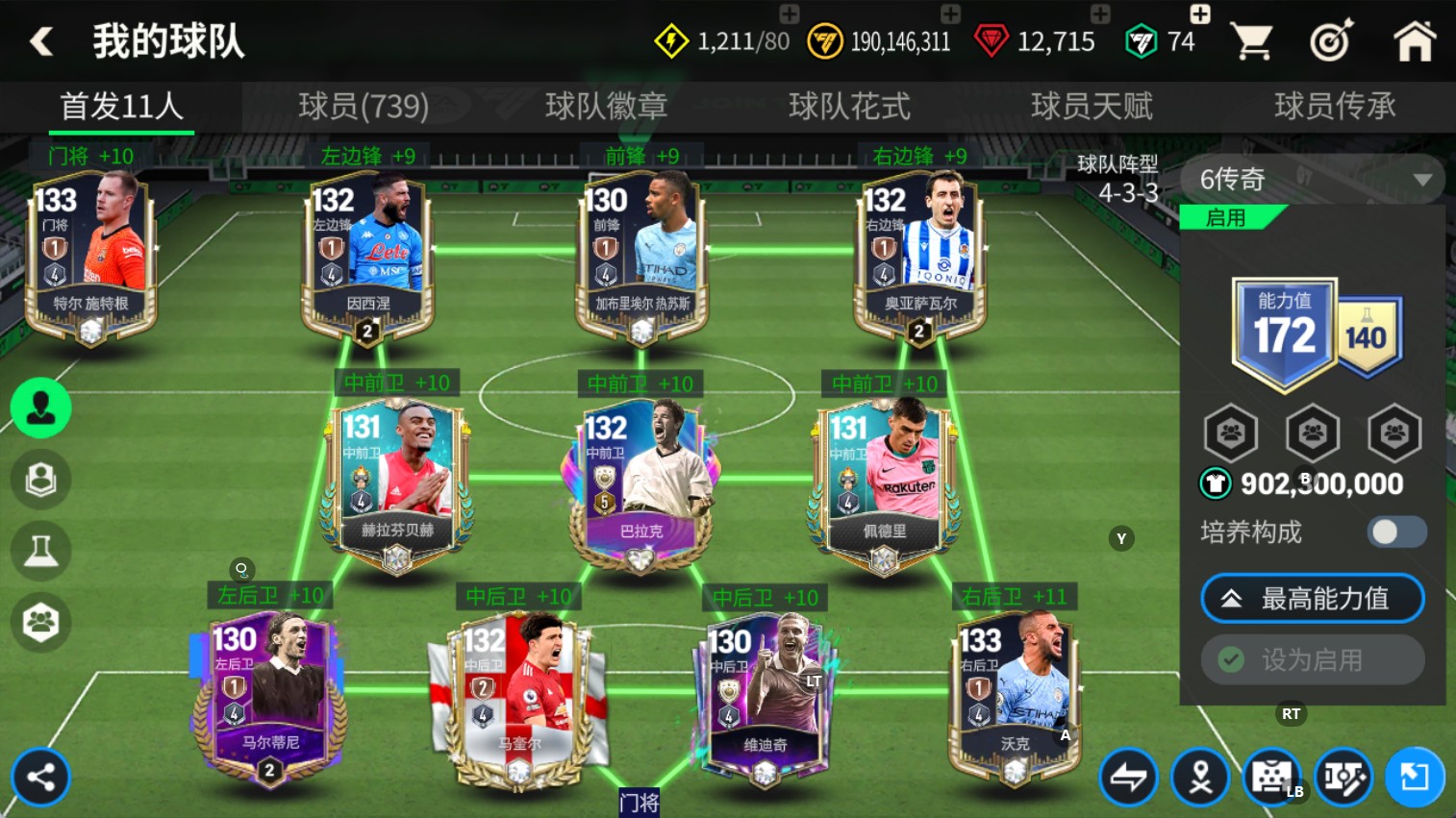Click the blue substitution icon

pyautogui.click(x=1414, y=777)
